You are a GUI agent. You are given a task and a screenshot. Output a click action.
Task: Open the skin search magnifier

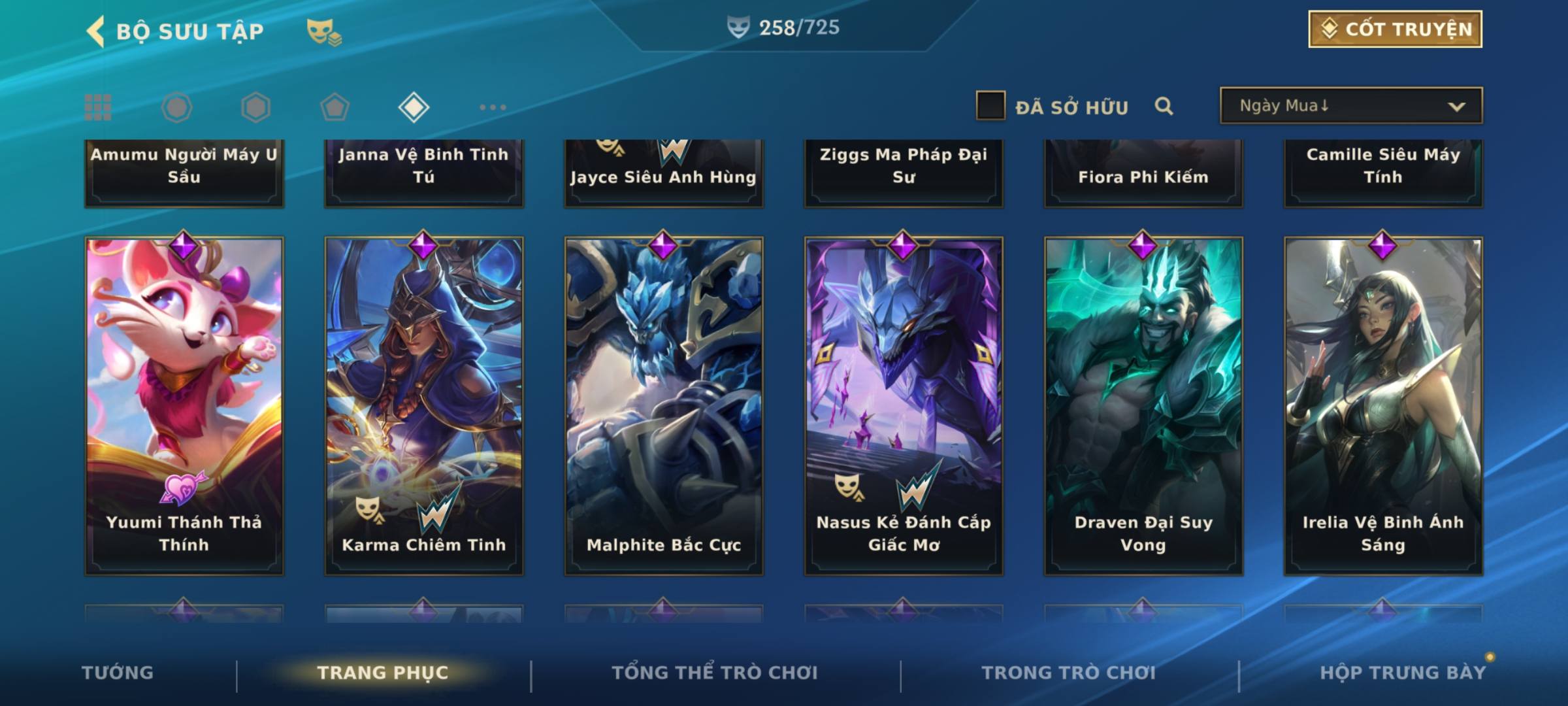pyautogui.click(x=1164, y=106)
